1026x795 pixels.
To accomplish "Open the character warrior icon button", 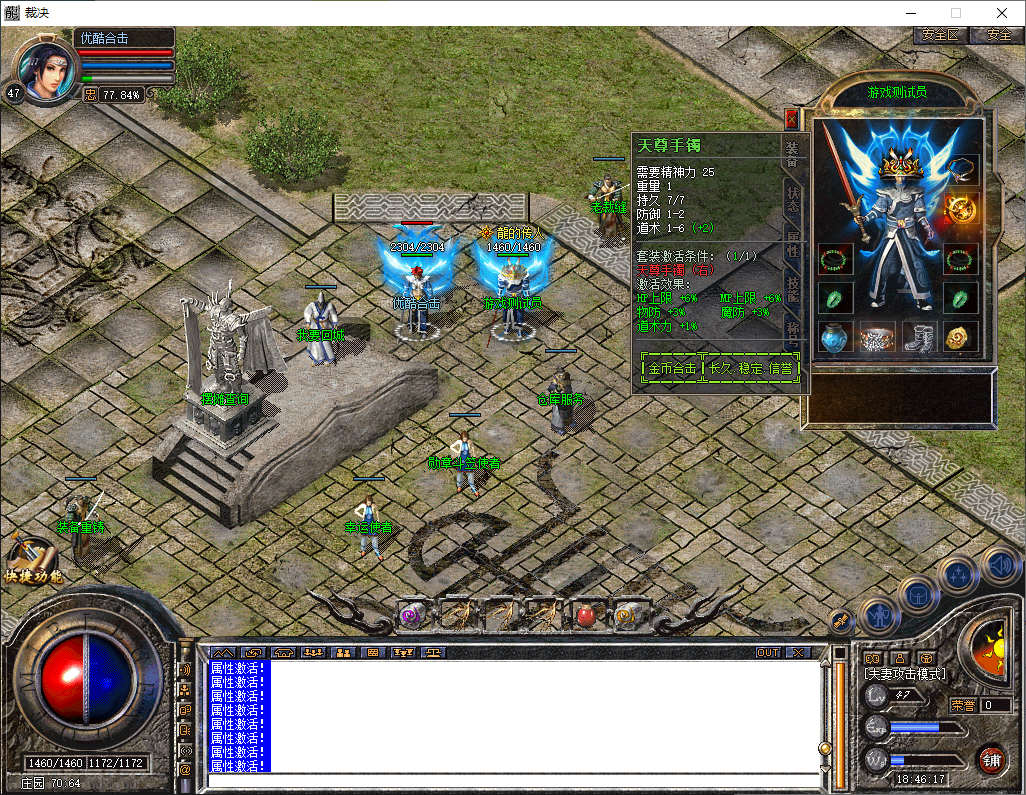I will [x=878, y=614].
